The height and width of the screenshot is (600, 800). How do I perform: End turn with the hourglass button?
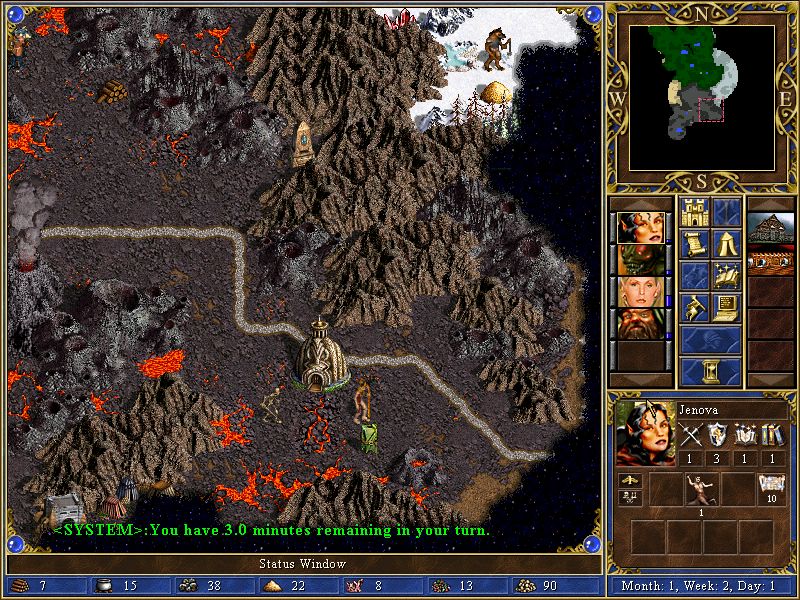click(x=710, y=370)
